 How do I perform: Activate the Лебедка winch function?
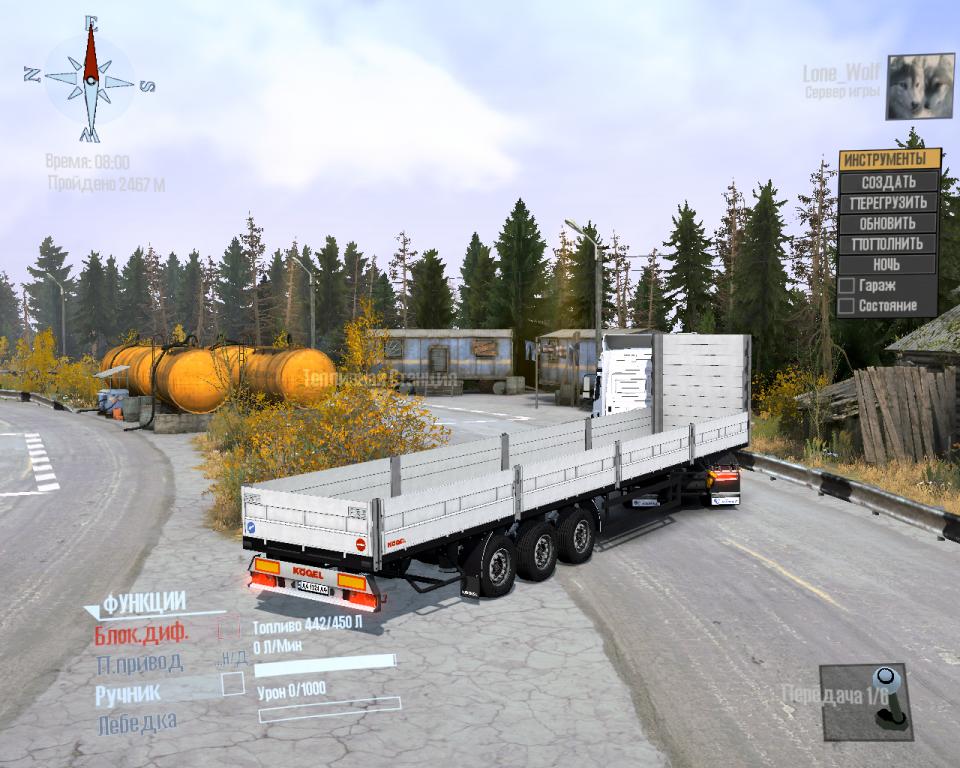[x=137, y=722]
